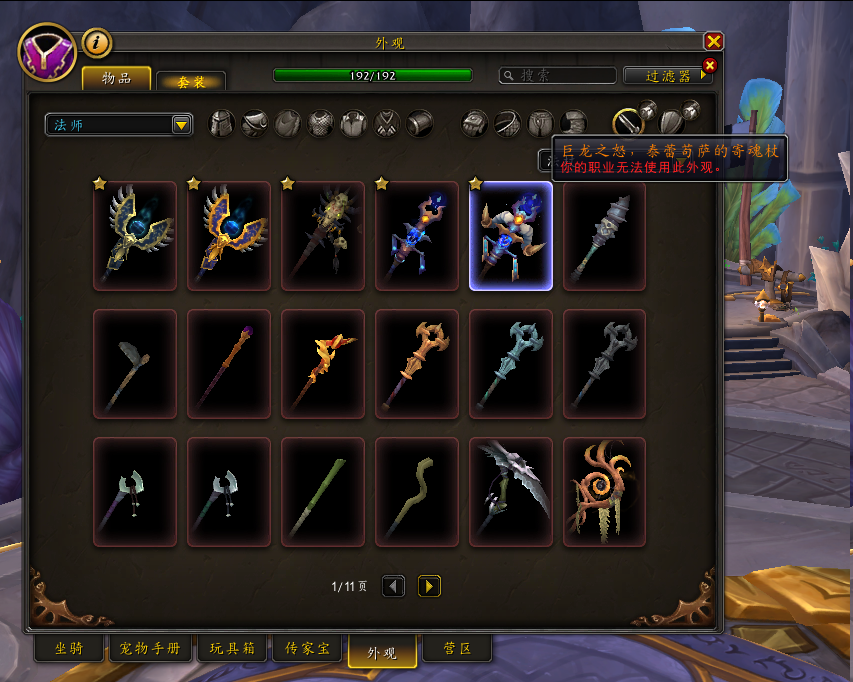Switch to the 套装 sets tab

tap(191, 82)
